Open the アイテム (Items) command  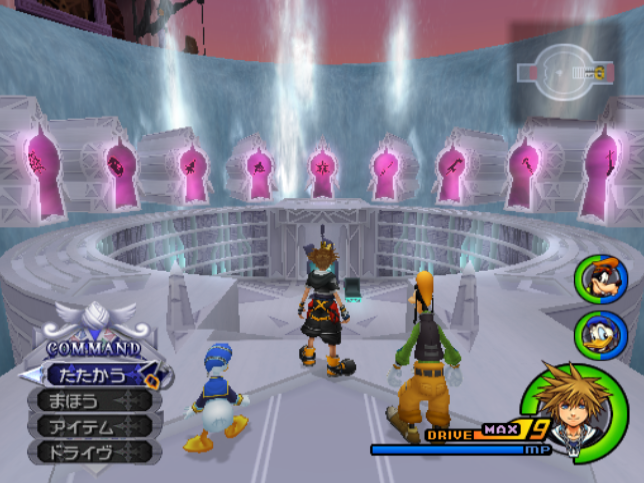tap(92, 427)
